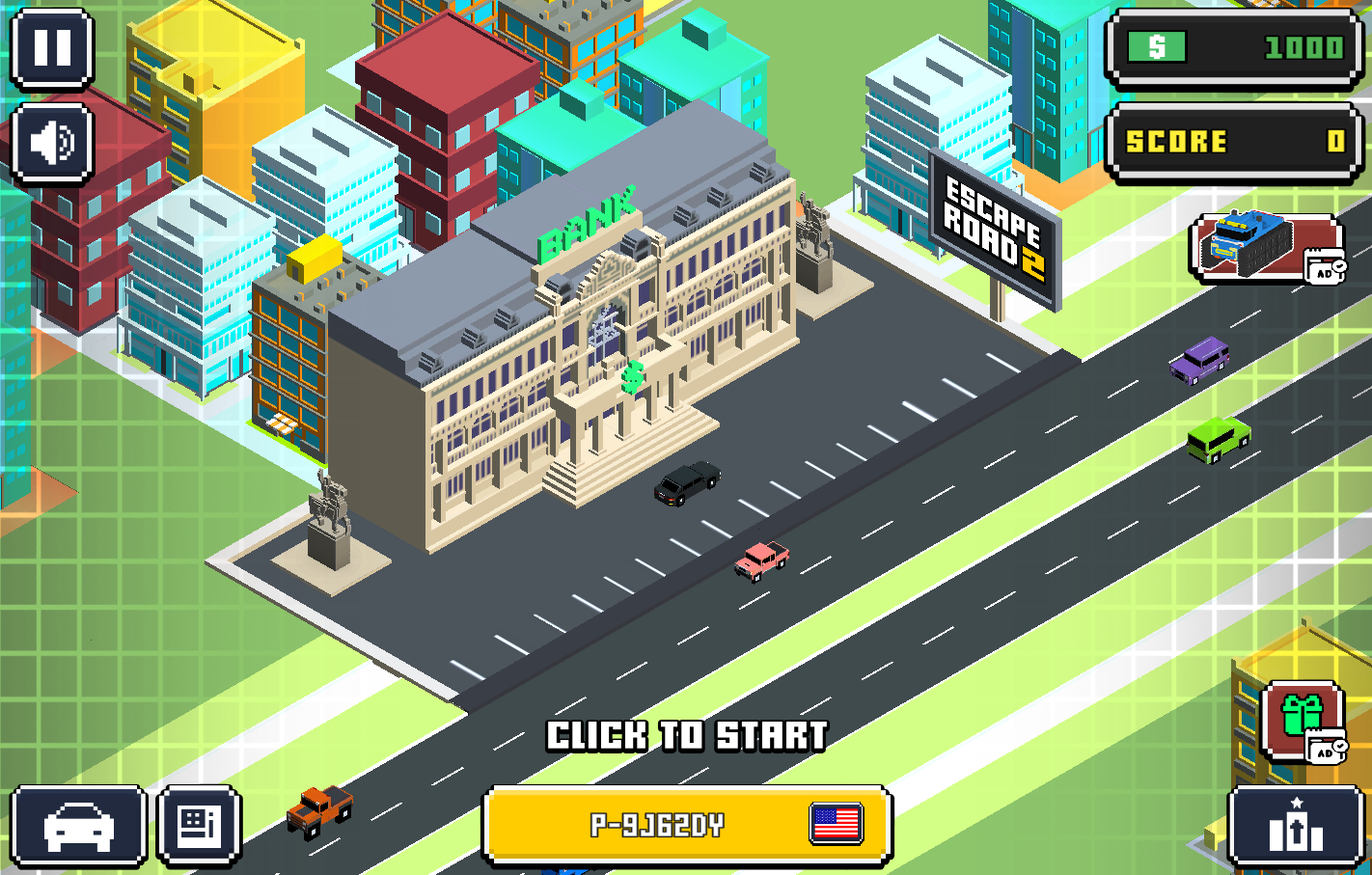1372x875 pixels.
Task: Open the news page icon button
Action: tap(199, 826)
